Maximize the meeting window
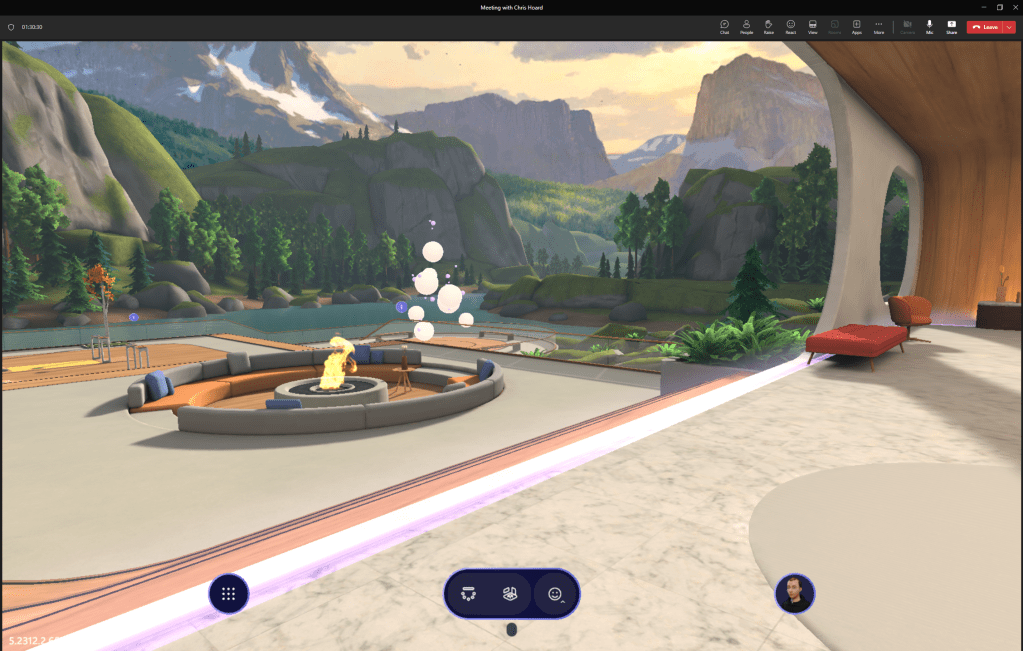The width and height of the screenshot is (1023, 651). [999, 7]
